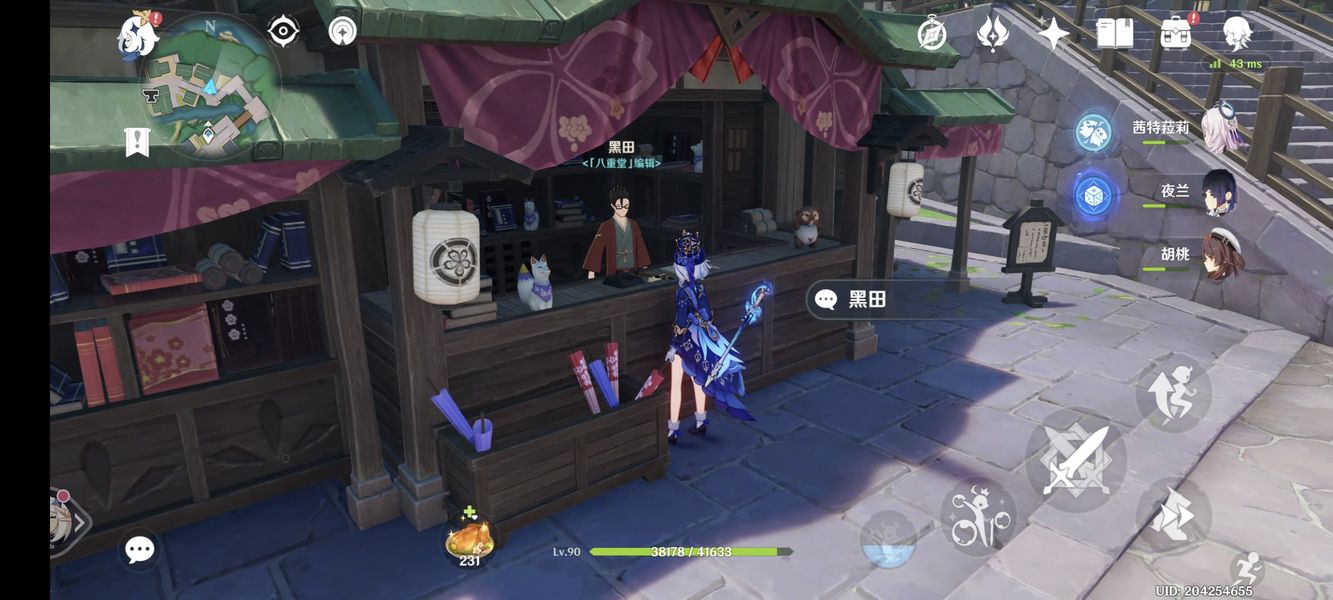Tap the jump button
The height and width of the screenshot is (600, 1333).
(x=1173, y=392)
